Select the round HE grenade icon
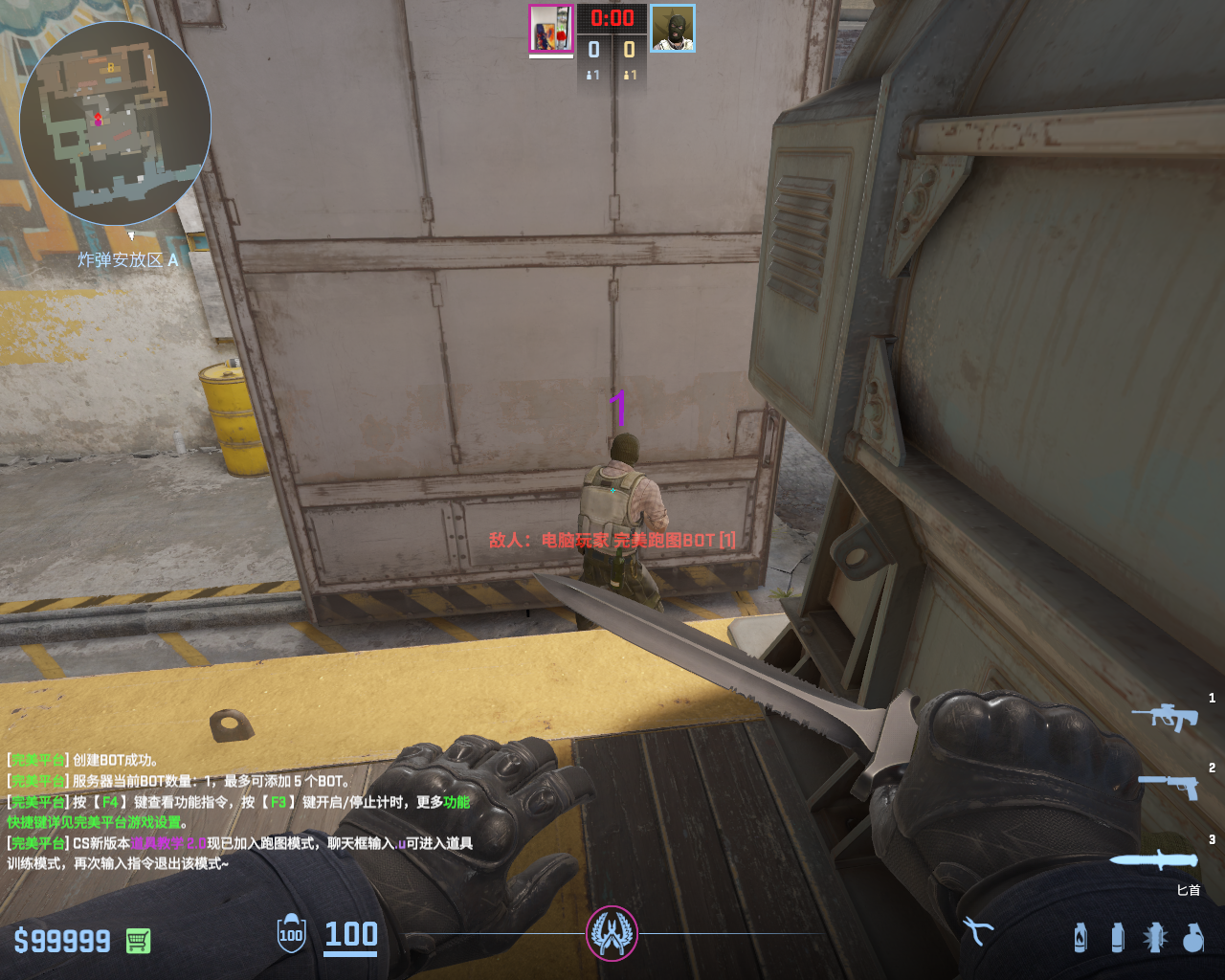This screenshot has height=980, width=1225. pos(1193,937)
